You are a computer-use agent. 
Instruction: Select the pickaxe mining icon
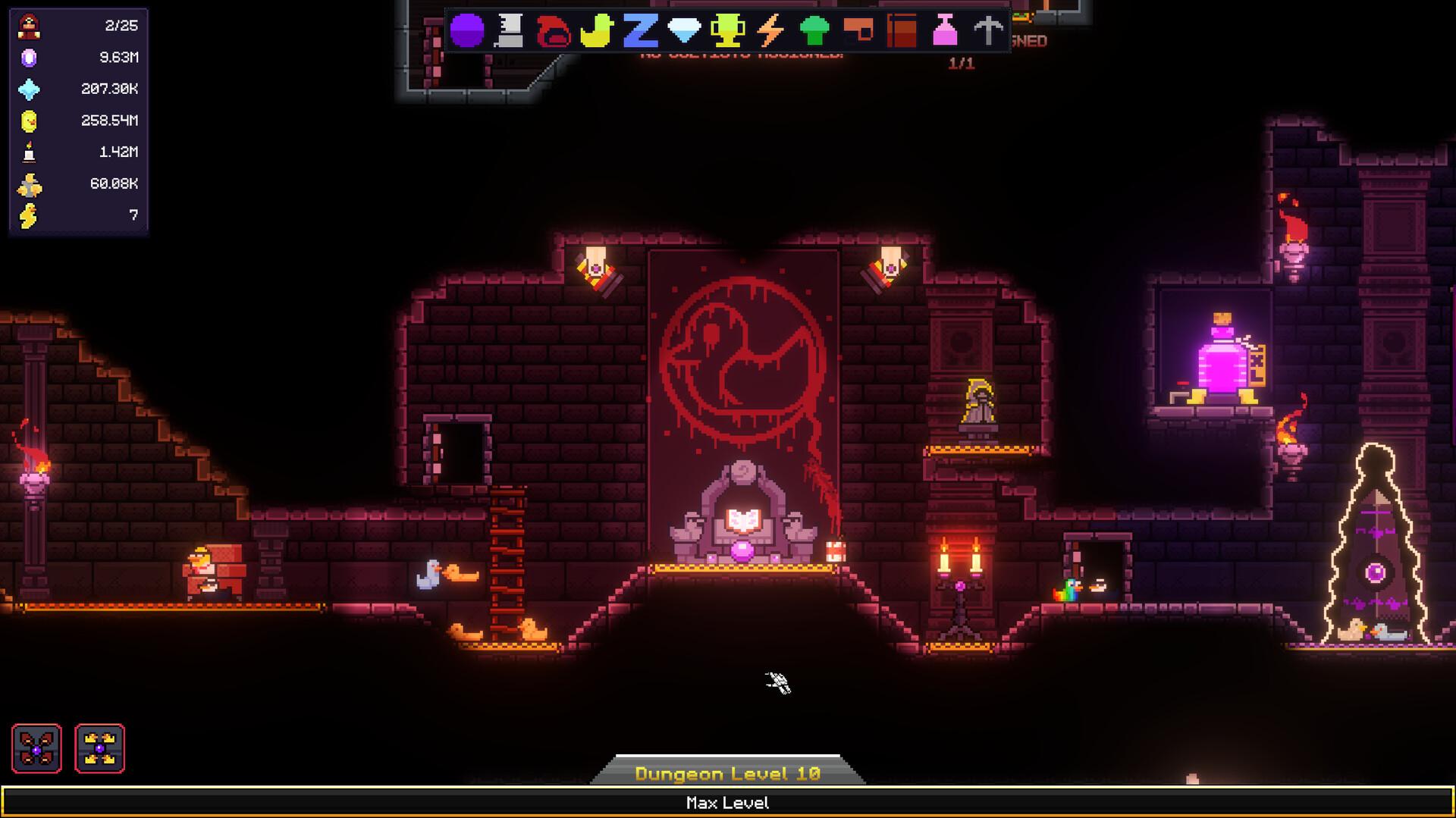click(x=990, y=30)
